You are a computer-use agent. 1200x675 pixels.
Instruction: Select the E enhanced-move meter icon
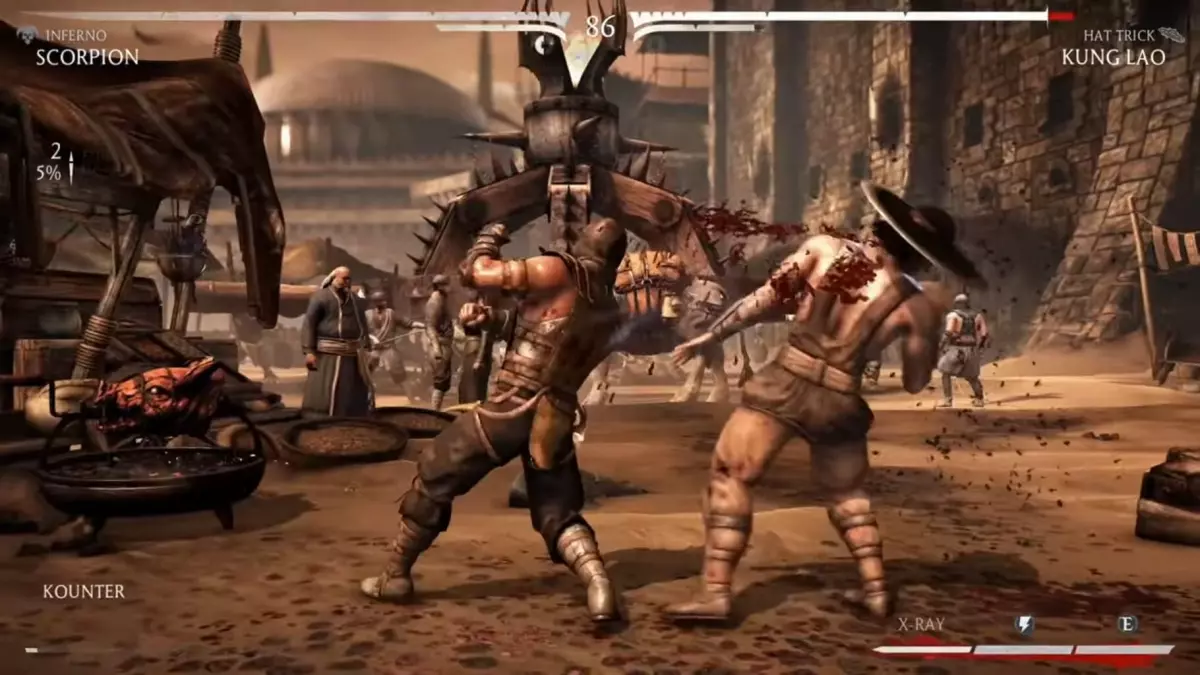click(1127, 624)
